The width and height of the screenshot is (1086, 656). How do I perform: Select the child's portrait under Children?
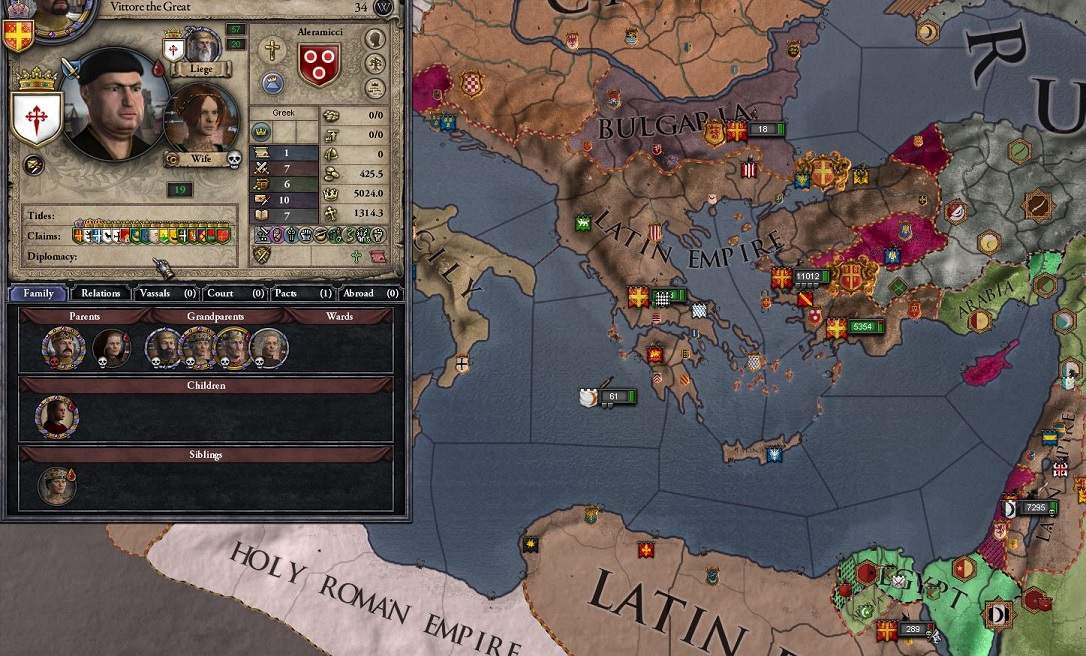tap(57, 416)
